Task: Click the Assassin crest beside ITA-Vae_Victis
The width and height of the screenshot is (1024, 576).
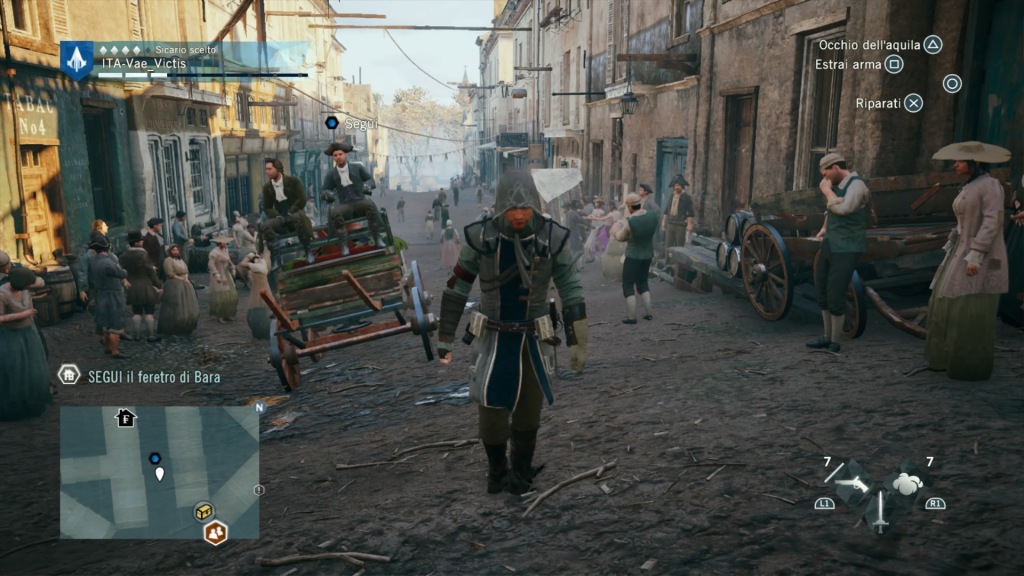Action: (77, 60)
